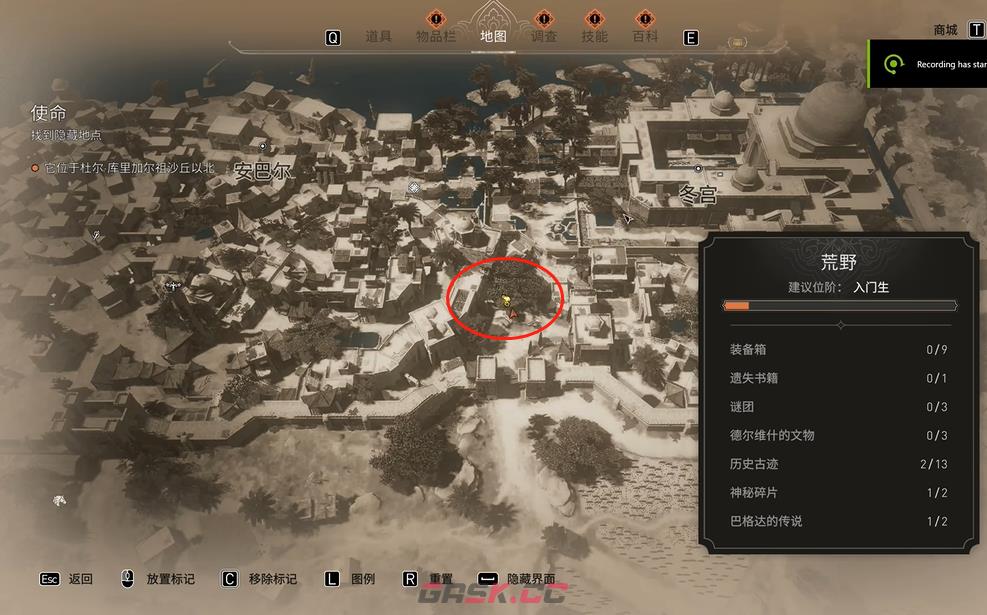Select the yellow objective marker on map

(507, 299)
